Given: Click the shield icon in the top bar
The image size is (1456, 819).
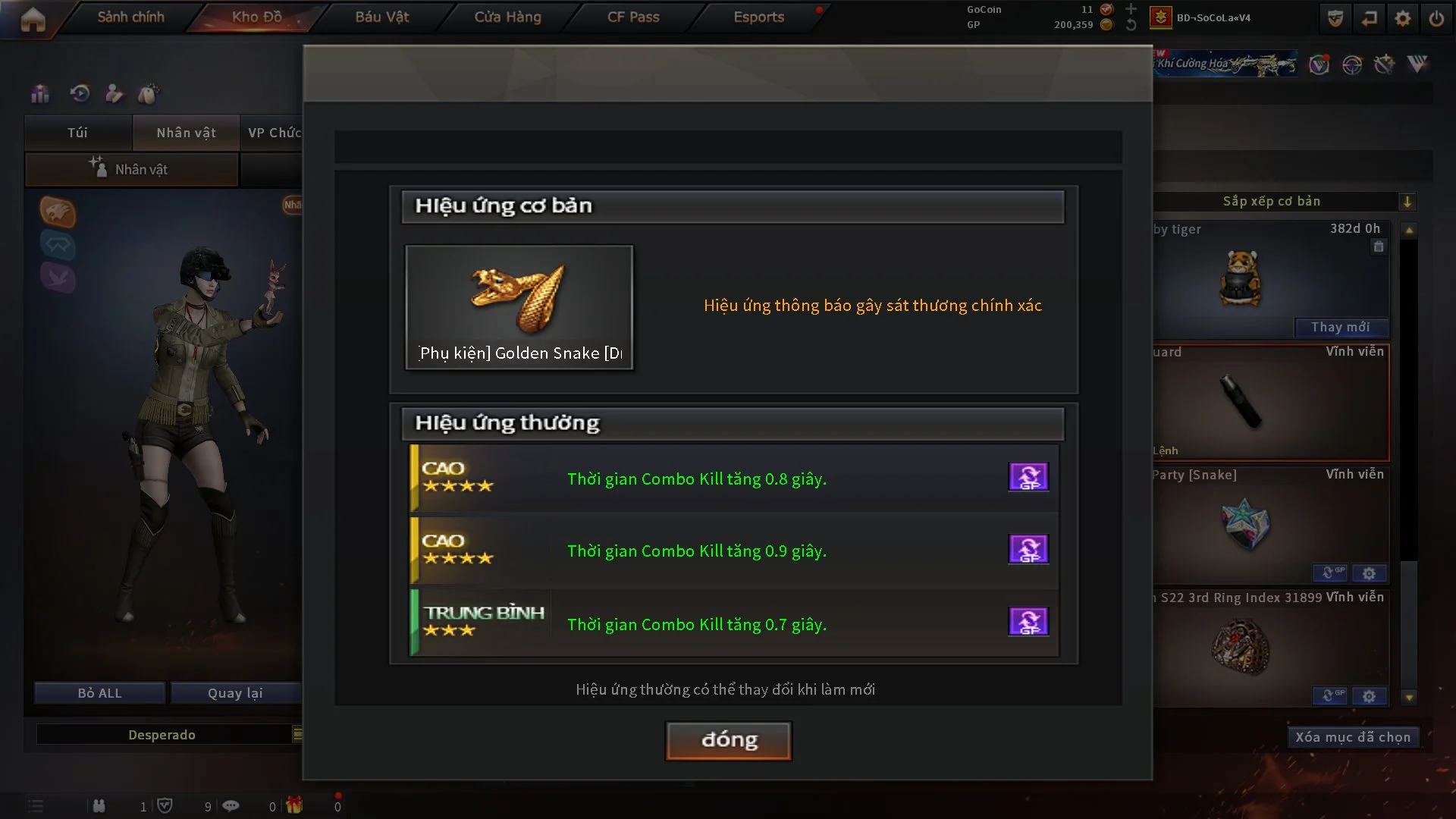Looking at the screenshot, I should (1335, 17).
